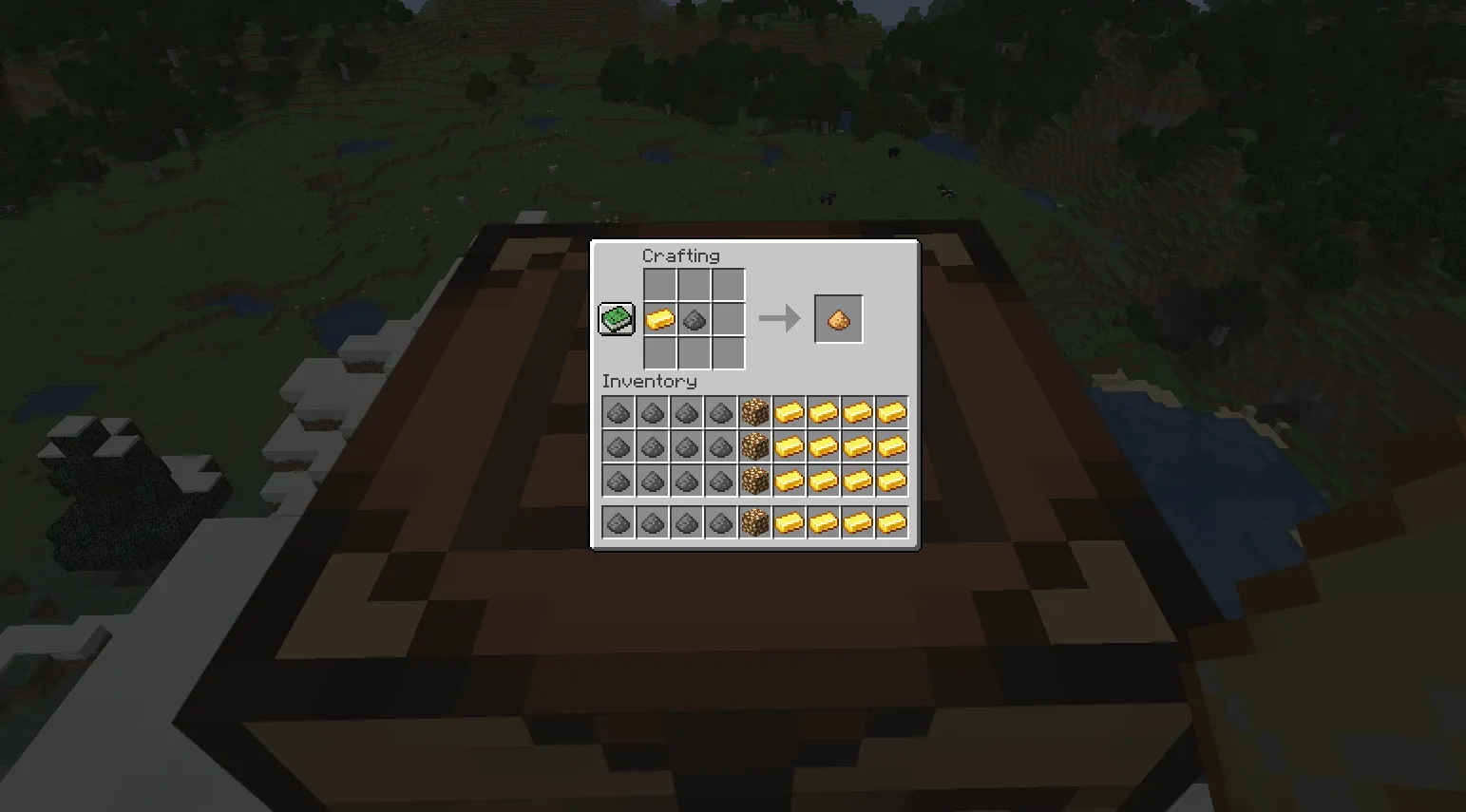Open the green recipe book
The width and height of the screenshot is (1466, 812).
click(615, 317)
